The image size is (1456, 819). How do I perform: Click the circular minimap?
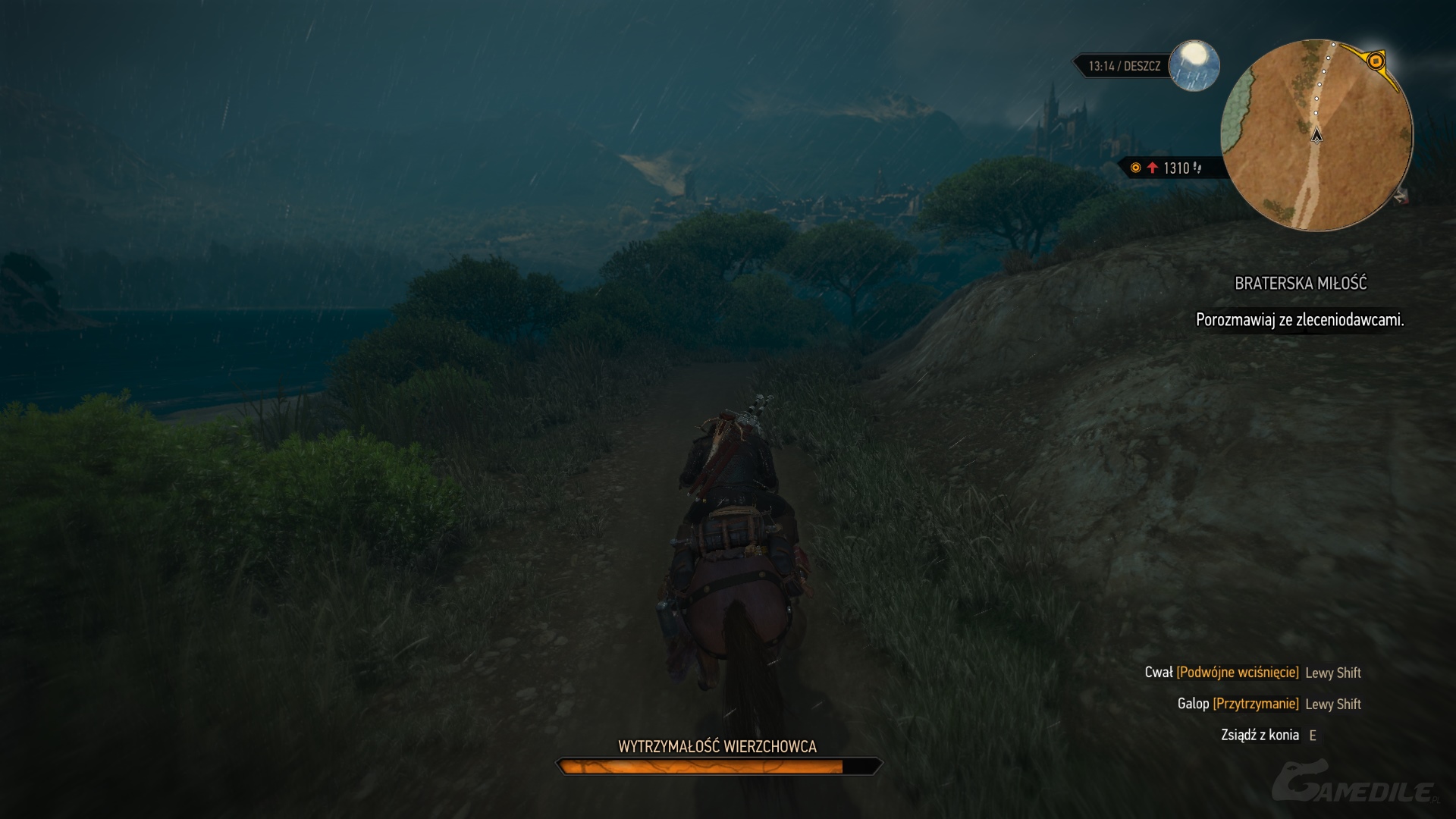[1316, 135]
